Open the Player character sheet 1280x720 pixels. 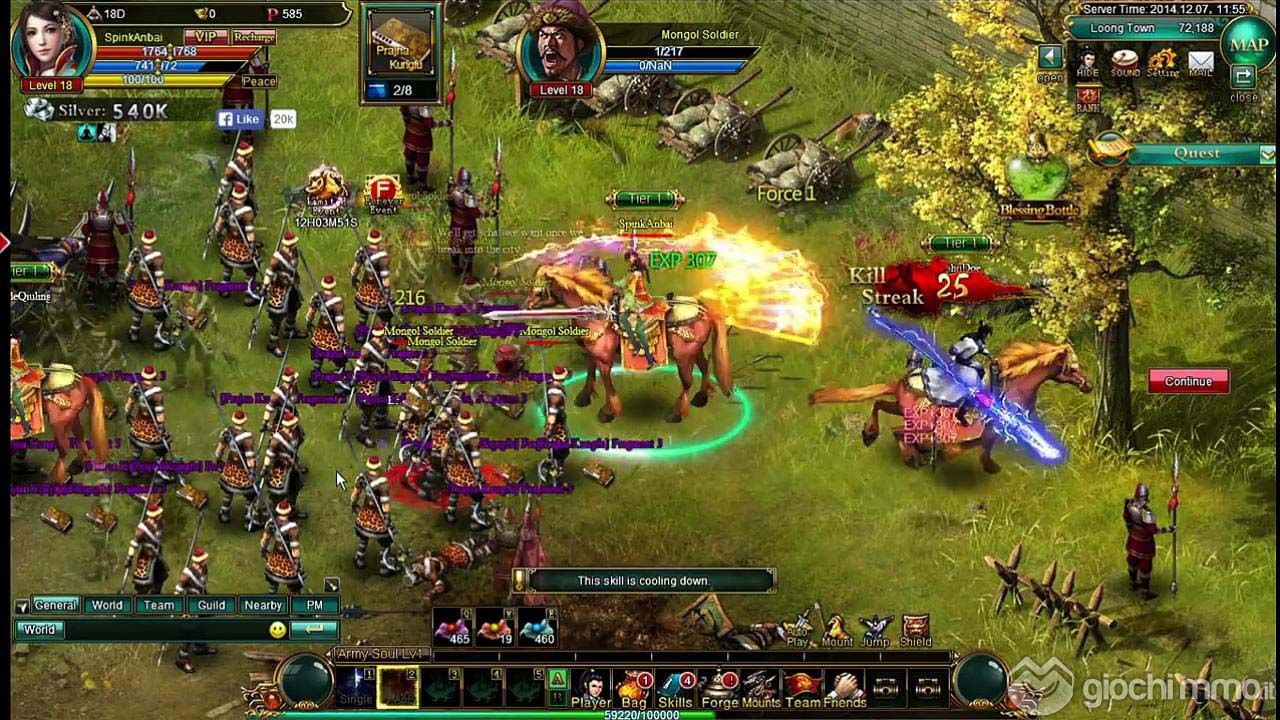click(591, 688)
